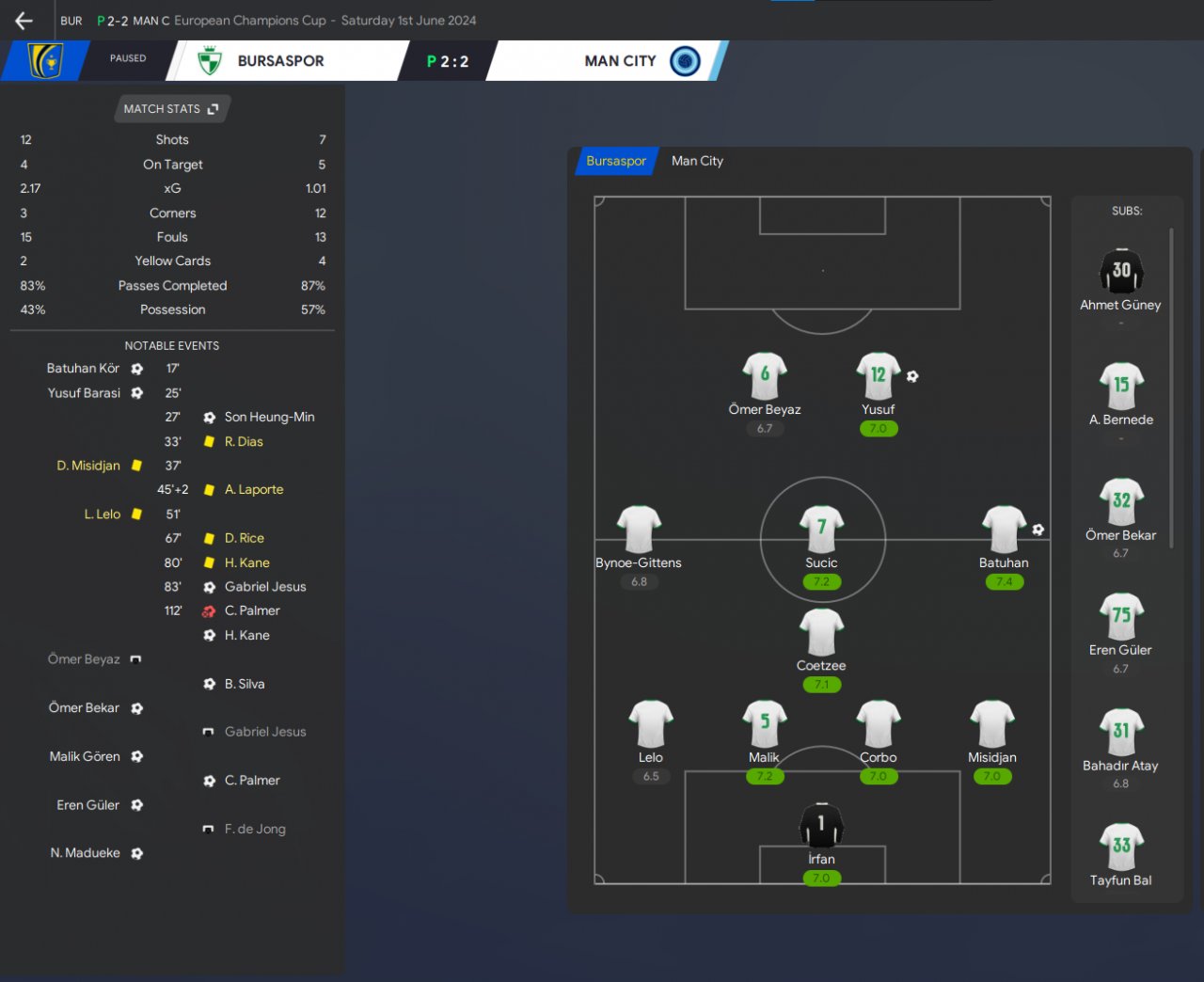This screenshot has width=1204, height=982.
Task: Select goalkeeper İrfan on the pitch
Action: pyautogui.click(x=821, y=827)
